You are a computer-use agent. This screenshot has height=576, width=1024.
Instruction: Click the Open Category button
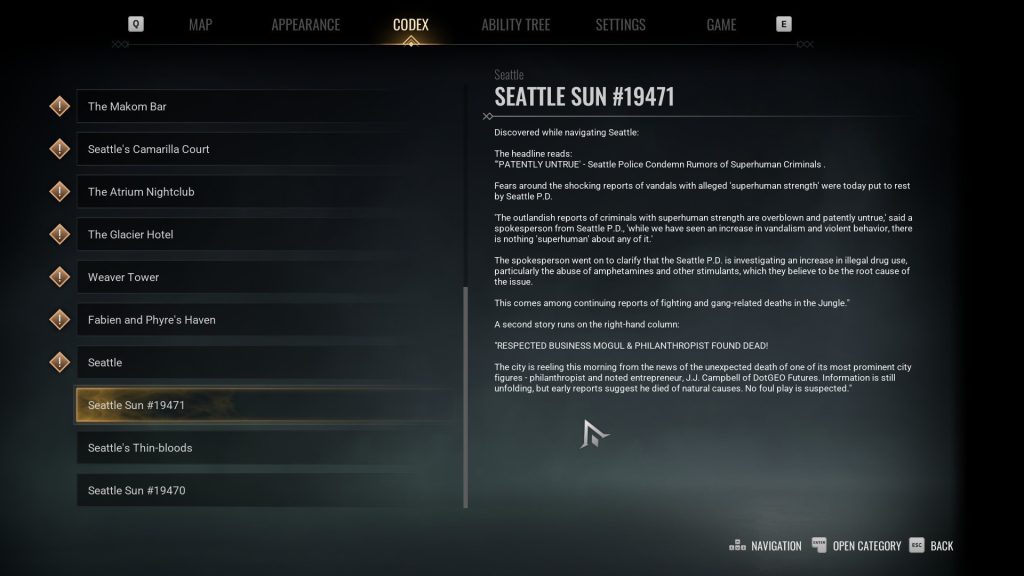click(x=856, y=546)
